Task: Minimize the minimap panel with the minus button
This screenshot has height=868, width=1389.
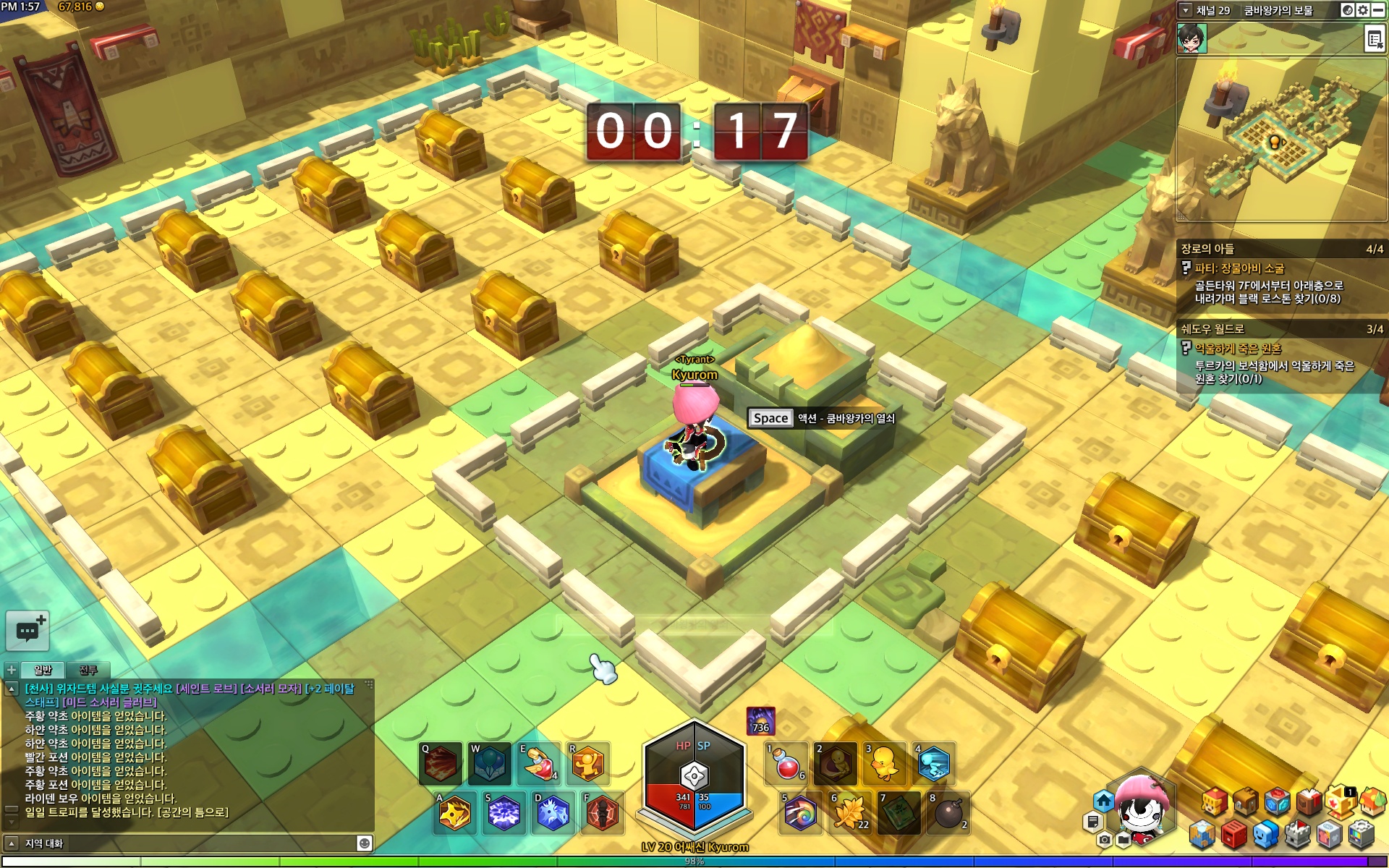Action: click(x=1378, y=10)
